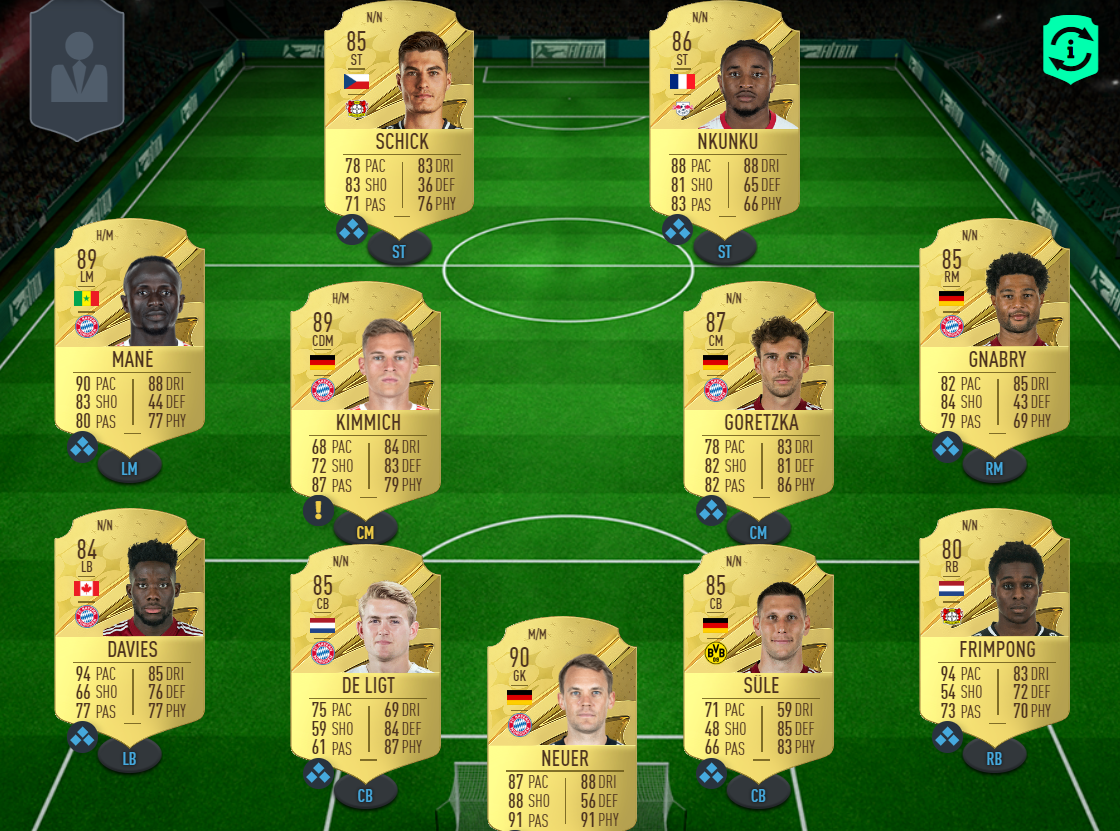1120x831 pixels.
Task: Choose the Mané left midfielder card
Action: (129, 330)
